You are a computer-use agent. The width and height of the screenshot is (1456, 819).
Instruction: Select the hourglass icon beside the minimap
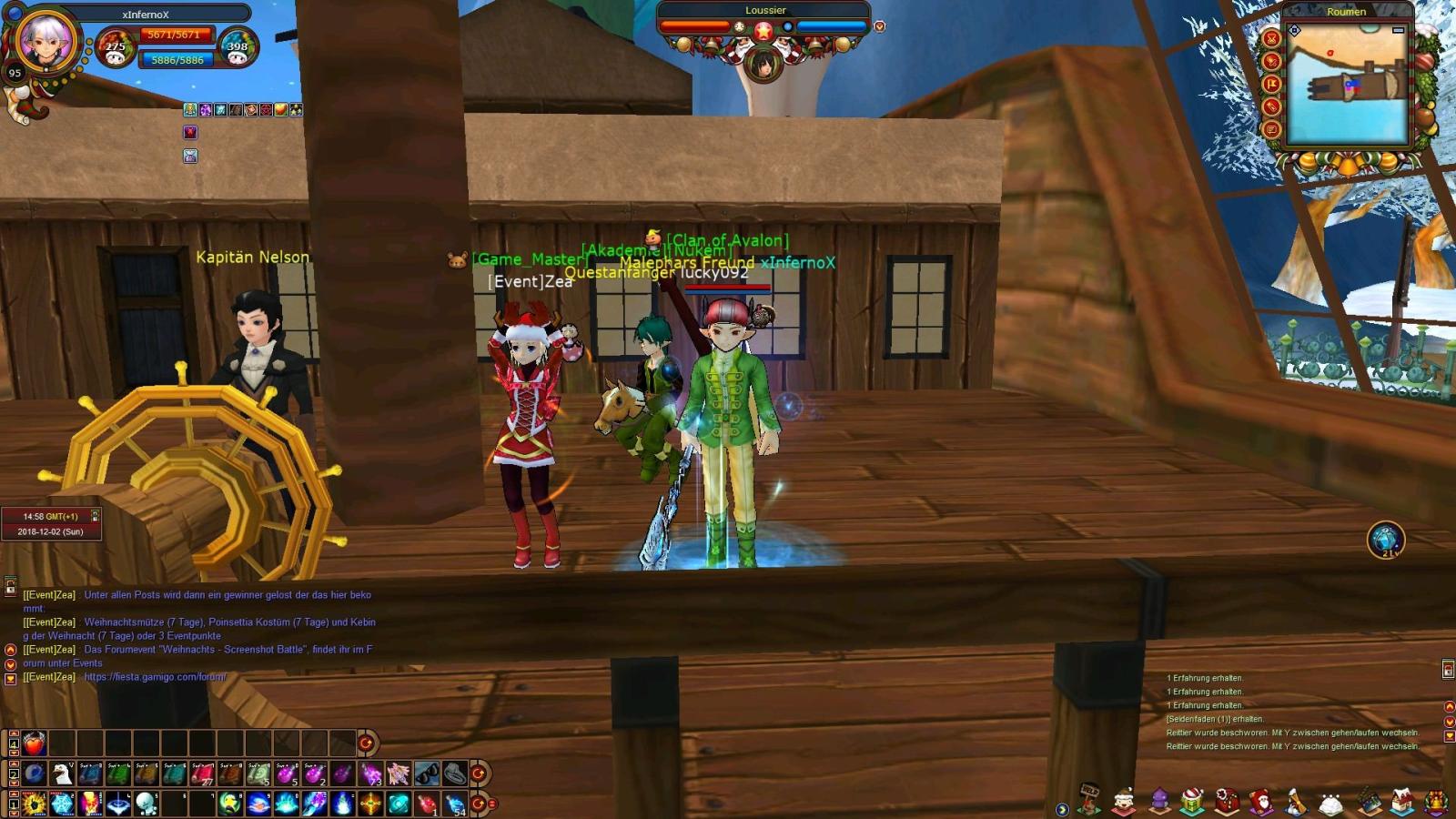point(1270,39)
